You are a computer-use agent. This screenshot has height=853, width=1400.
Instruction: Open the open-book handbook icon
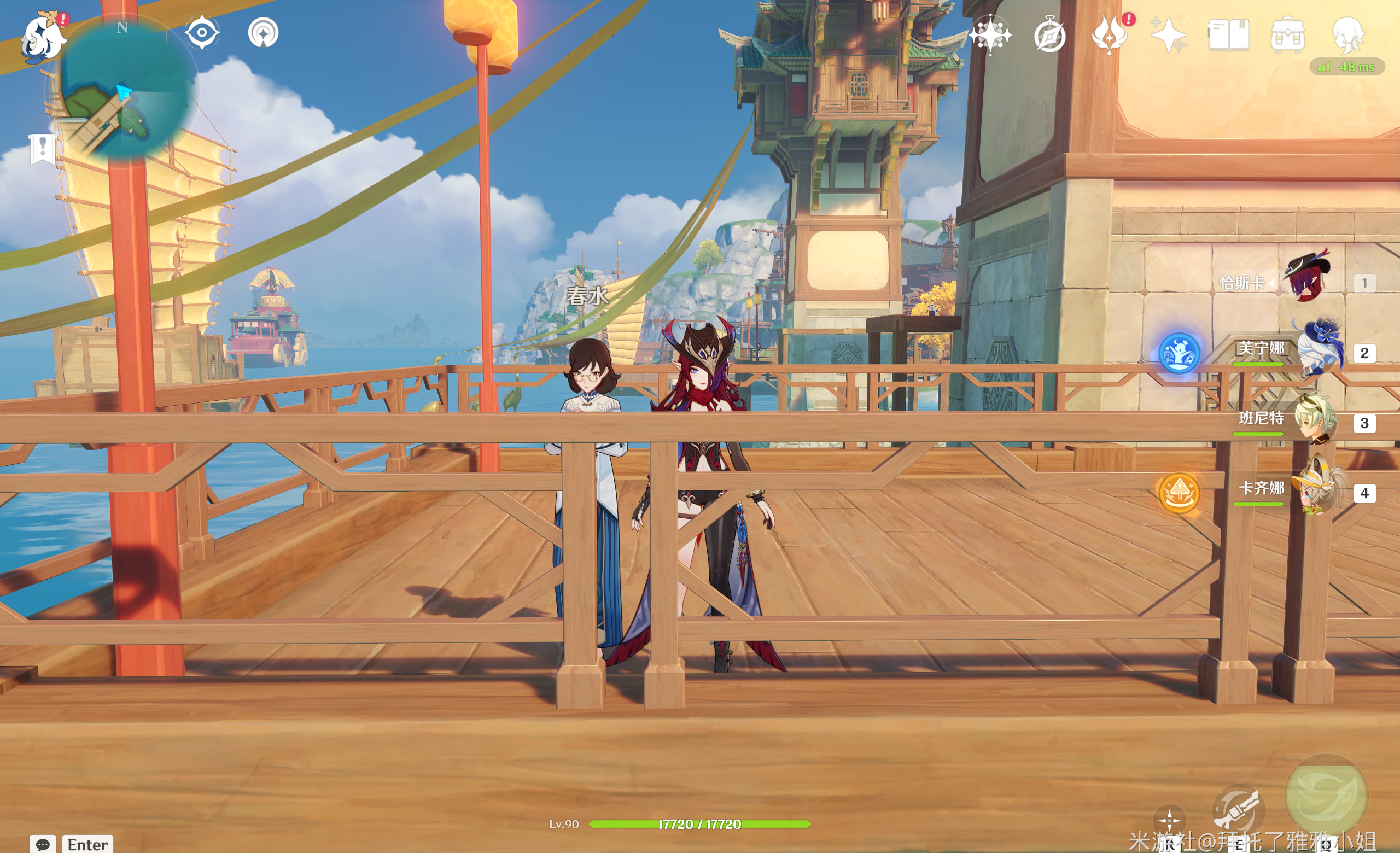1228,35
